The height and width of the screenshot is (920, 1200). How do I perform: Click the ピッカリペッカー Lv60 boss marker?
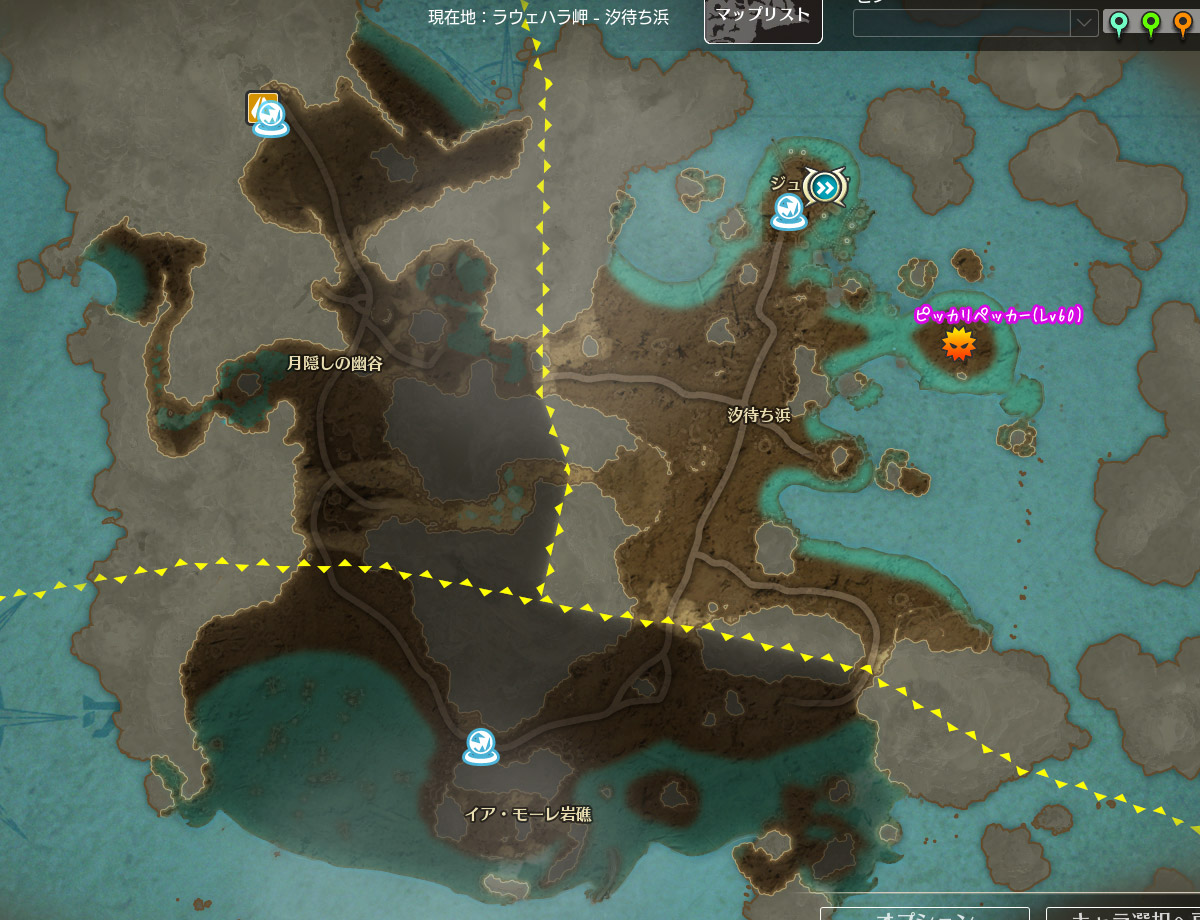[x=959, y=344]
